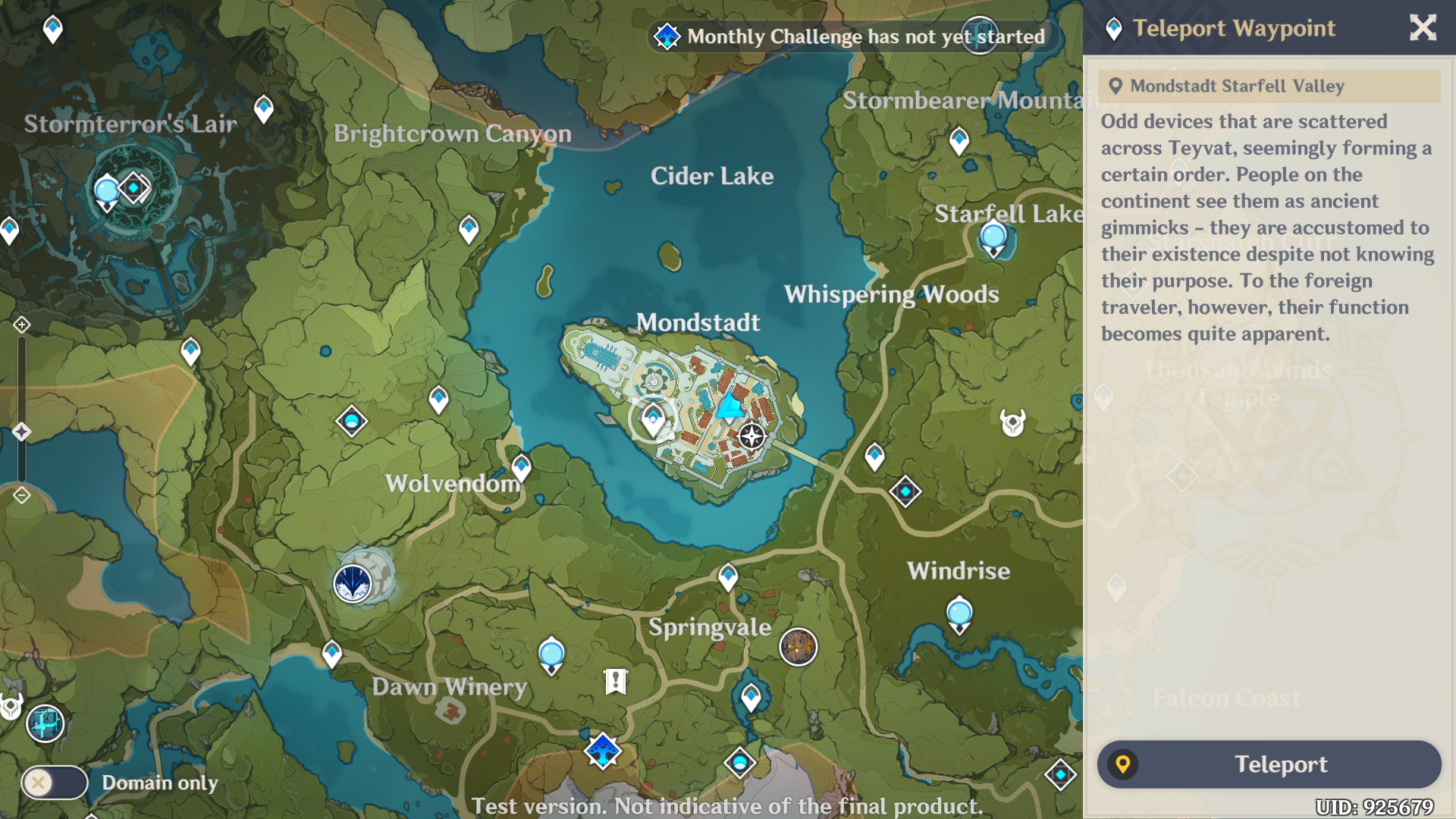
Task: Choose the teleport waypoint in Stormbearer Mountains
Action: click(x=959, y=140)
